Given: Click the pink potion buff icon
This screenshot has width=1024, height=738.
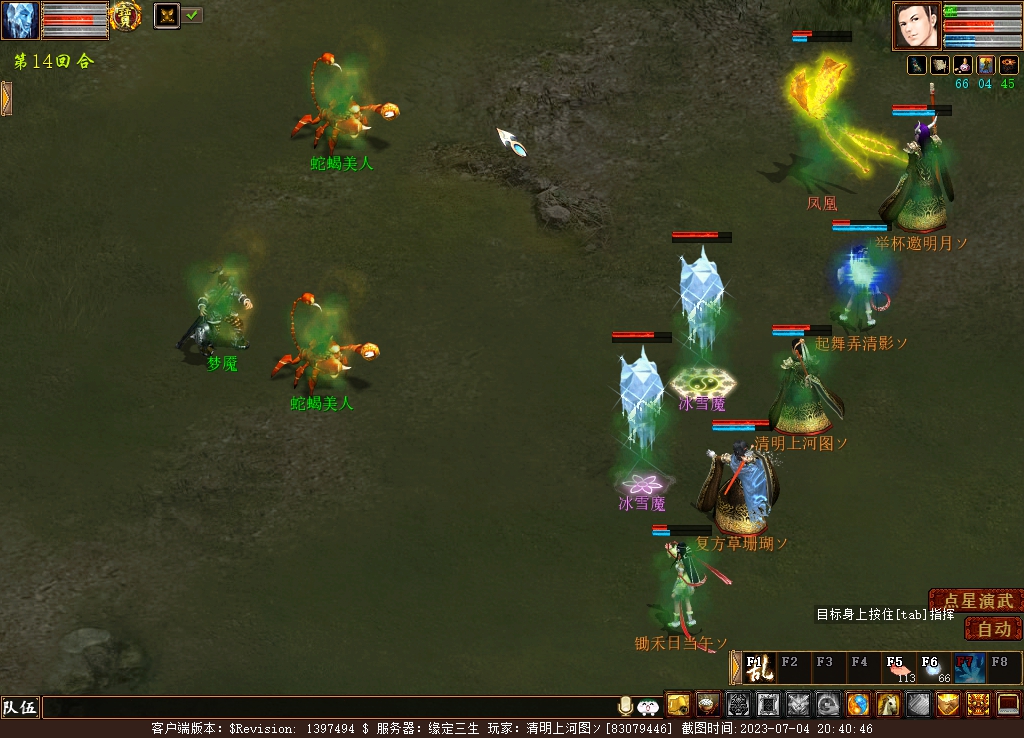Looking at the screenshot, I should coord(963,65).
